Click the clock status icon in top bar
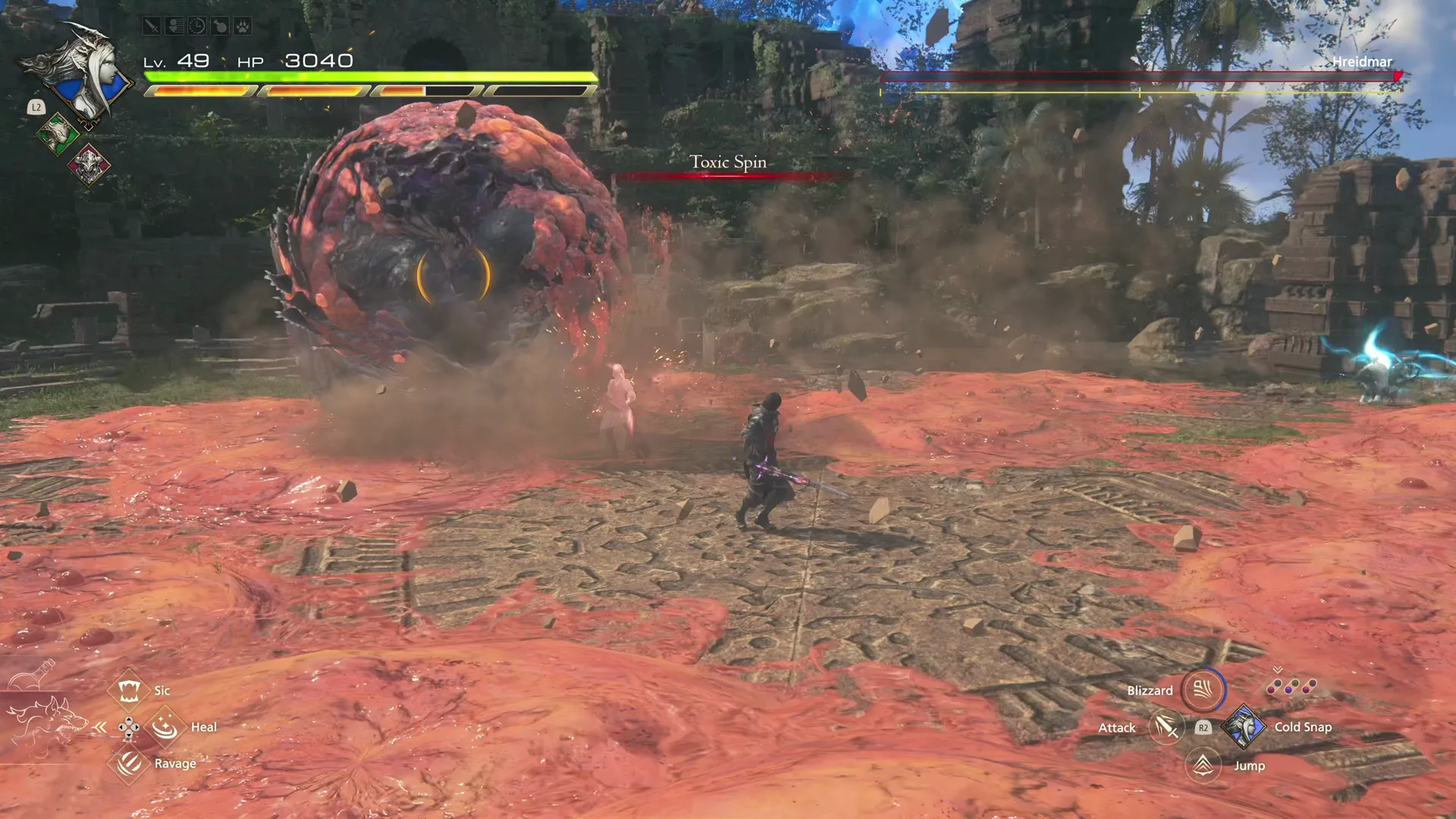Viewport: 1456px width, 819px height. coord(197,26)
